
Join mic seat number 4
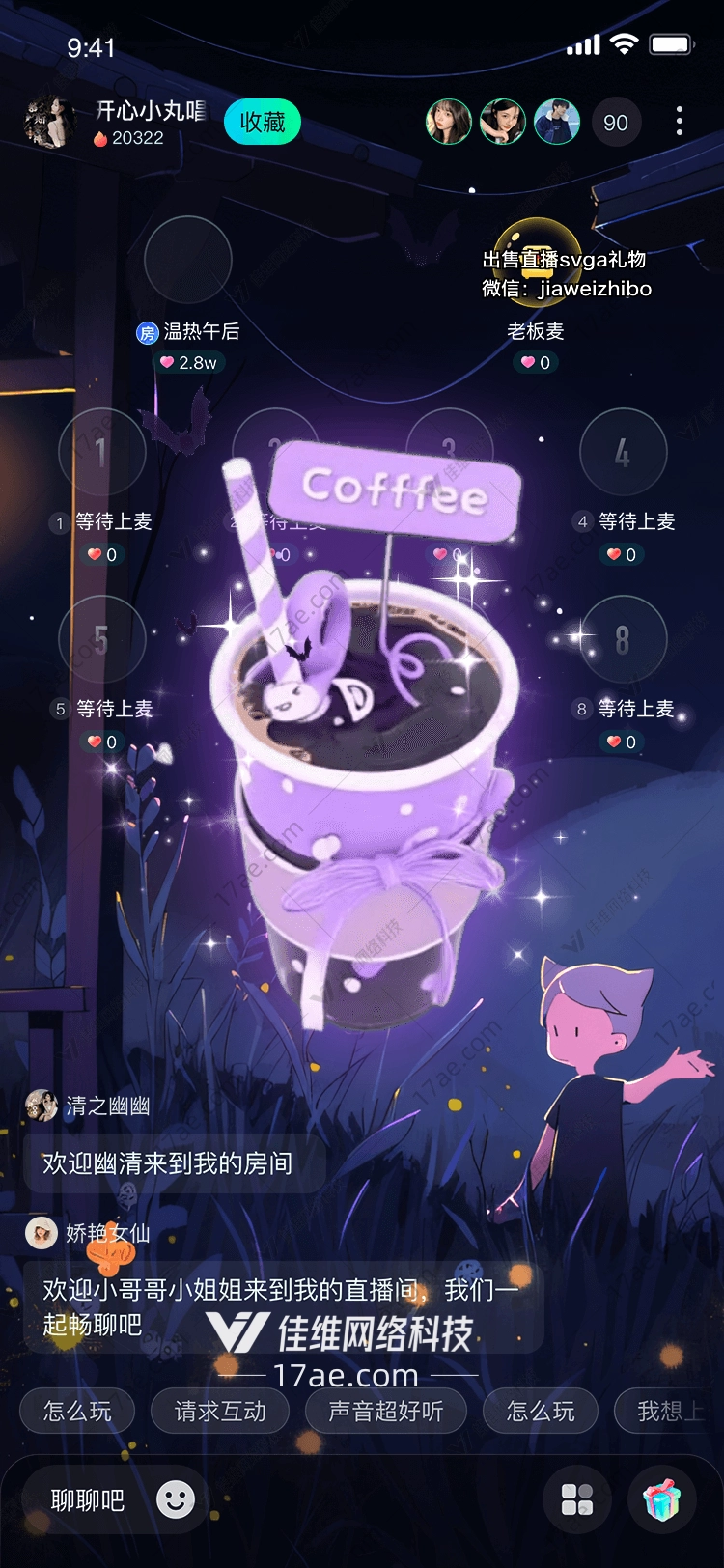pos(623,452)
